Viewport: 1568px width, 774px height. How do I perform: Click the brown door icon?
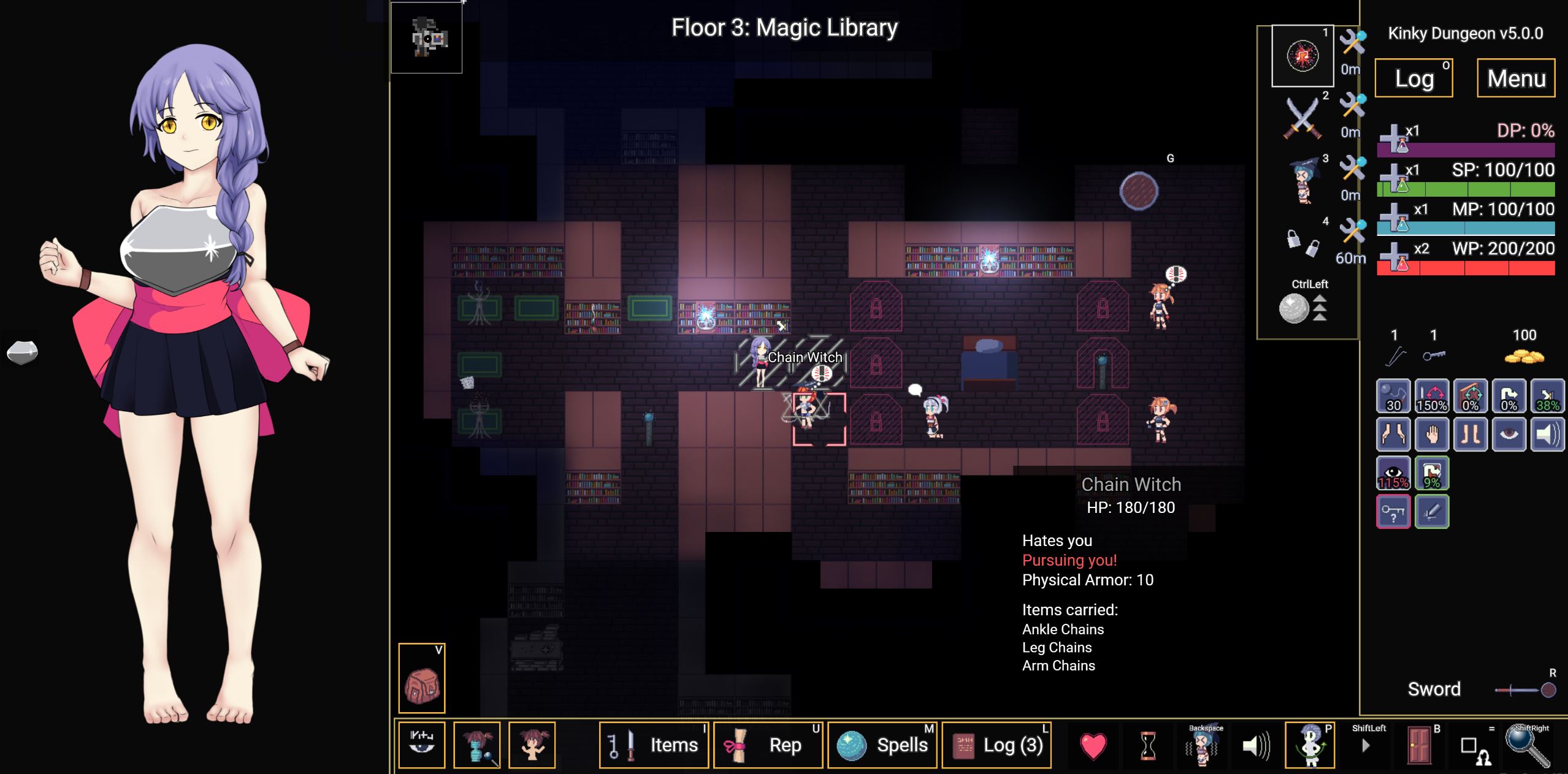point(1419,745)
